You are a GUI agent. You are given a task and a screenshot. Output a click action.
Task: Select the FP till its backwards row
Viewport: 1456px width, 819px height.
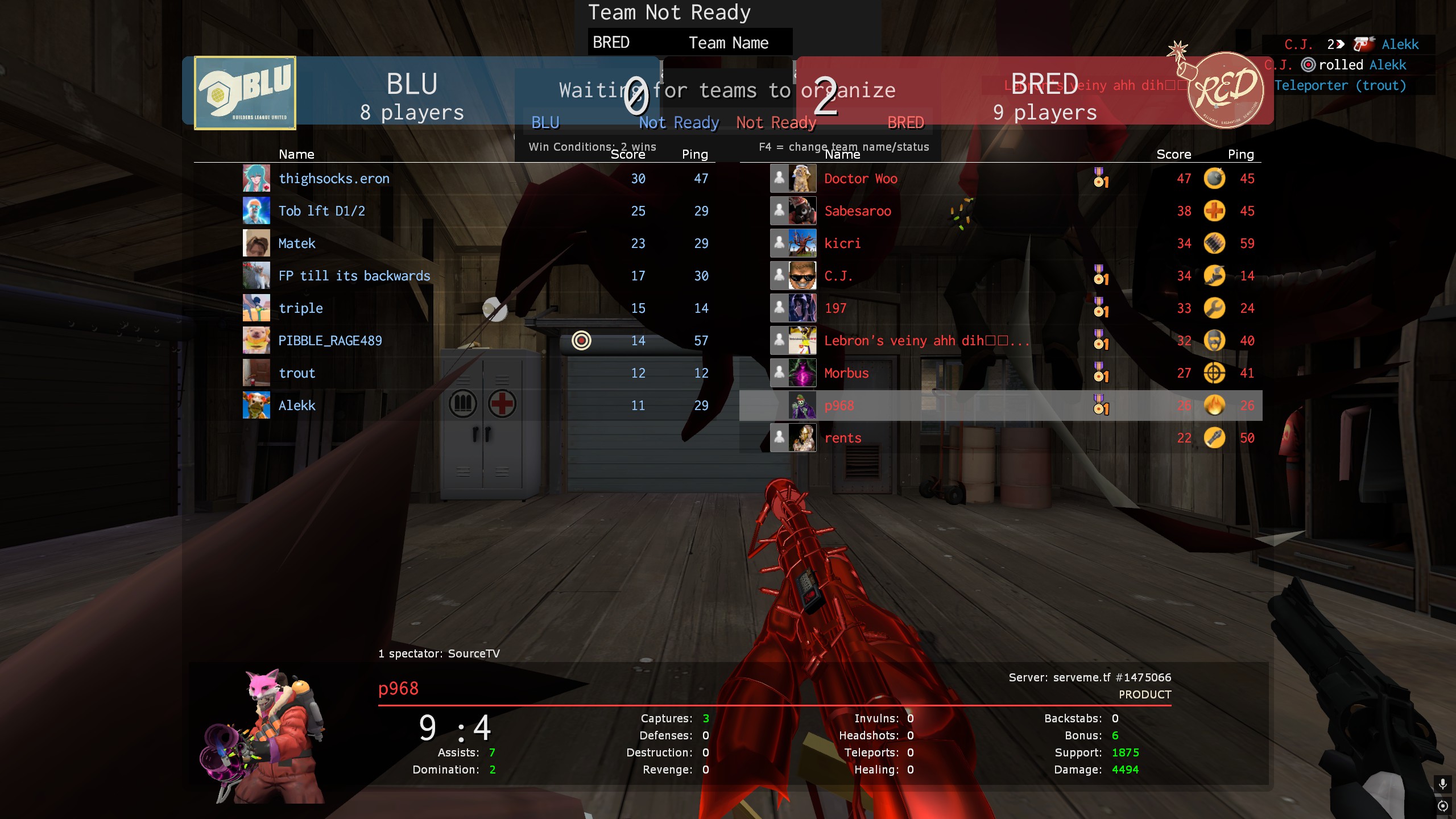point(354,276)
